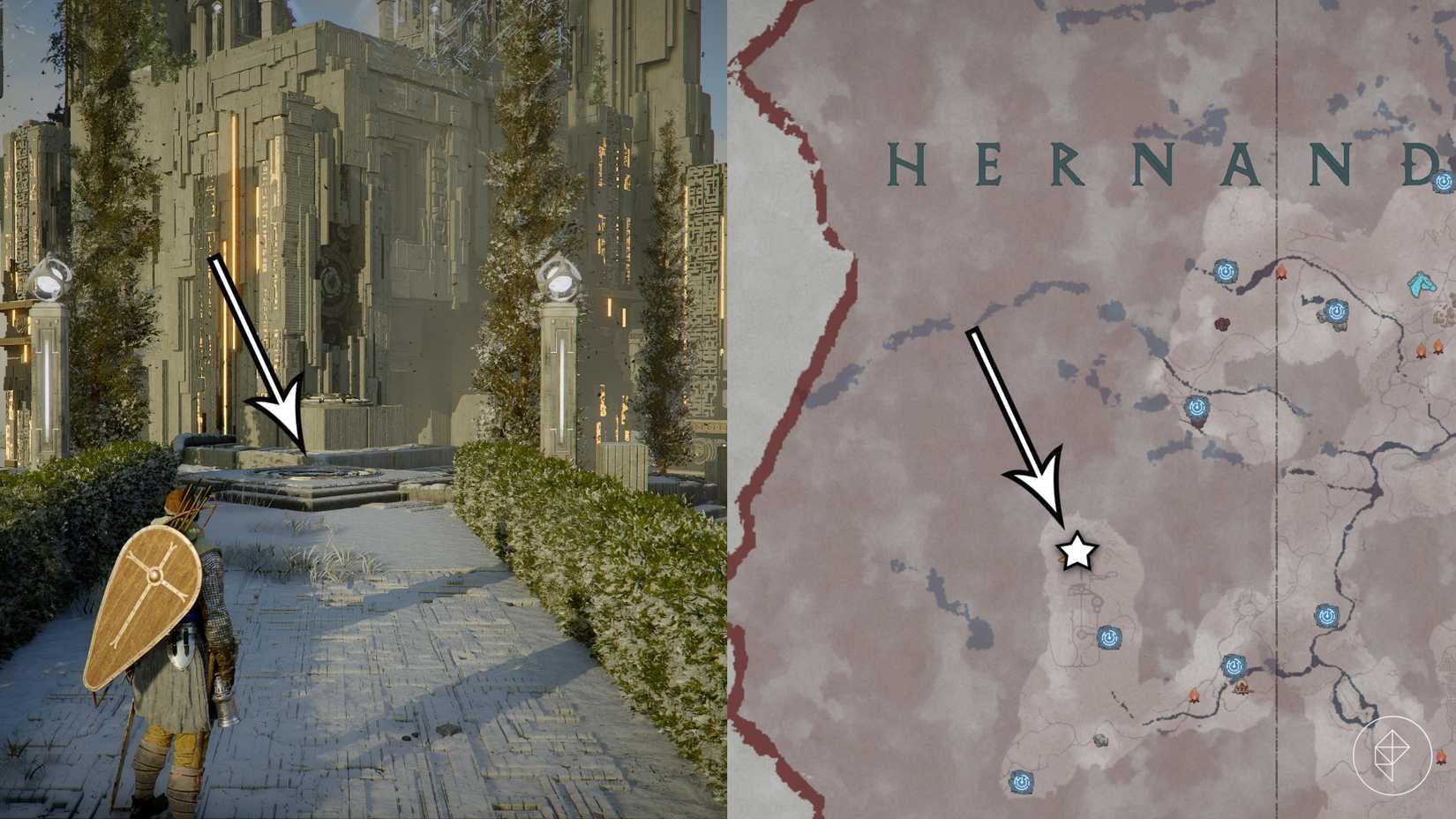Click the campfire icon near the top road
The image size is (1456, 819).
(1281, 271)
